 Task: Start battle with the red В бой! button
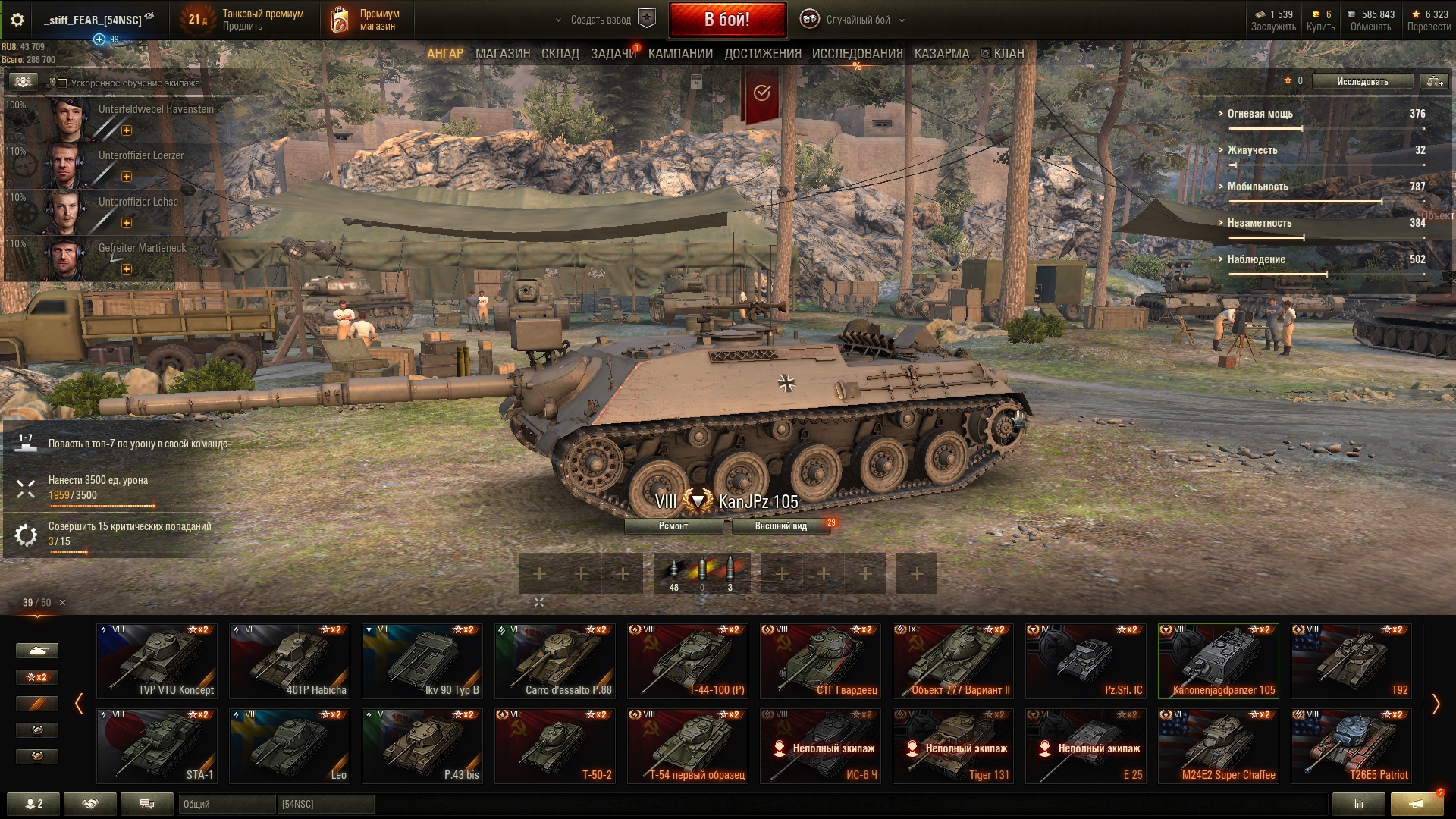[x=726, y=20]
